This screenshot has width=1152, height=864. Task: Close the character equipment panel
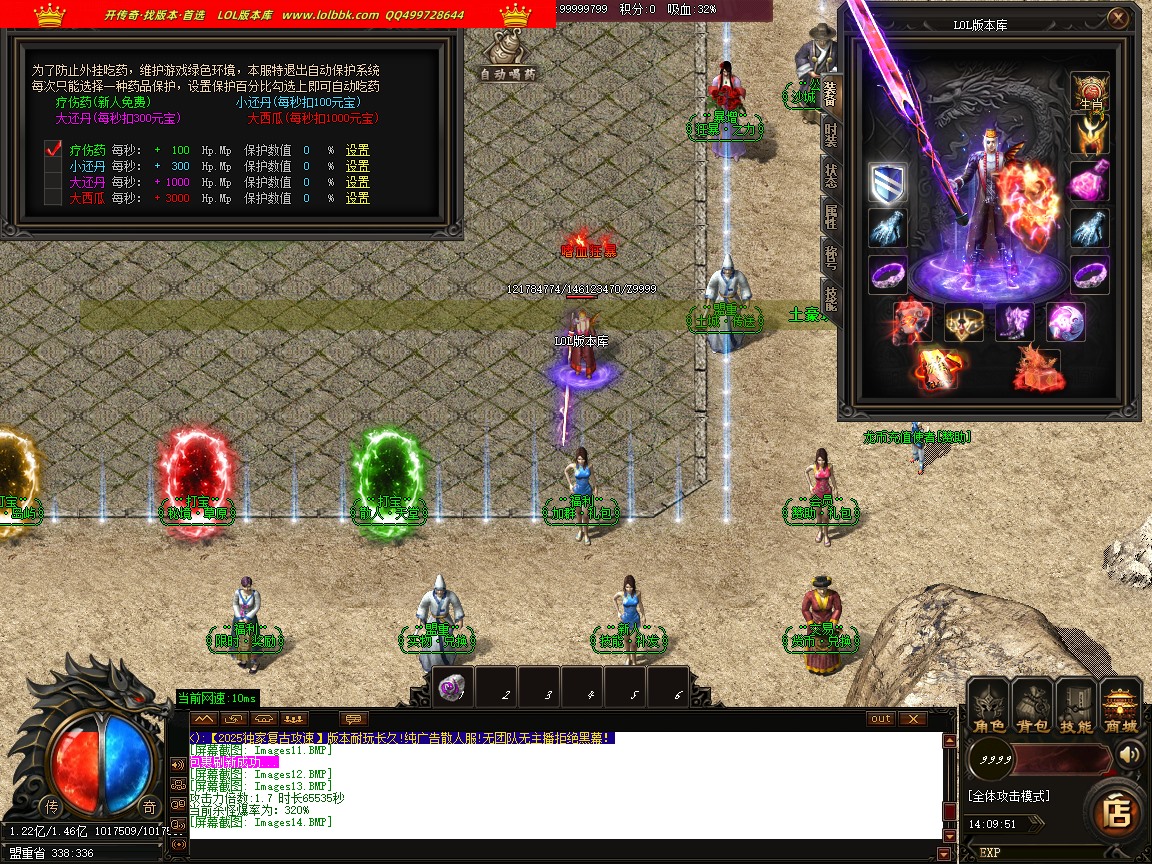pyautogui.click(x=1119, y=18)
